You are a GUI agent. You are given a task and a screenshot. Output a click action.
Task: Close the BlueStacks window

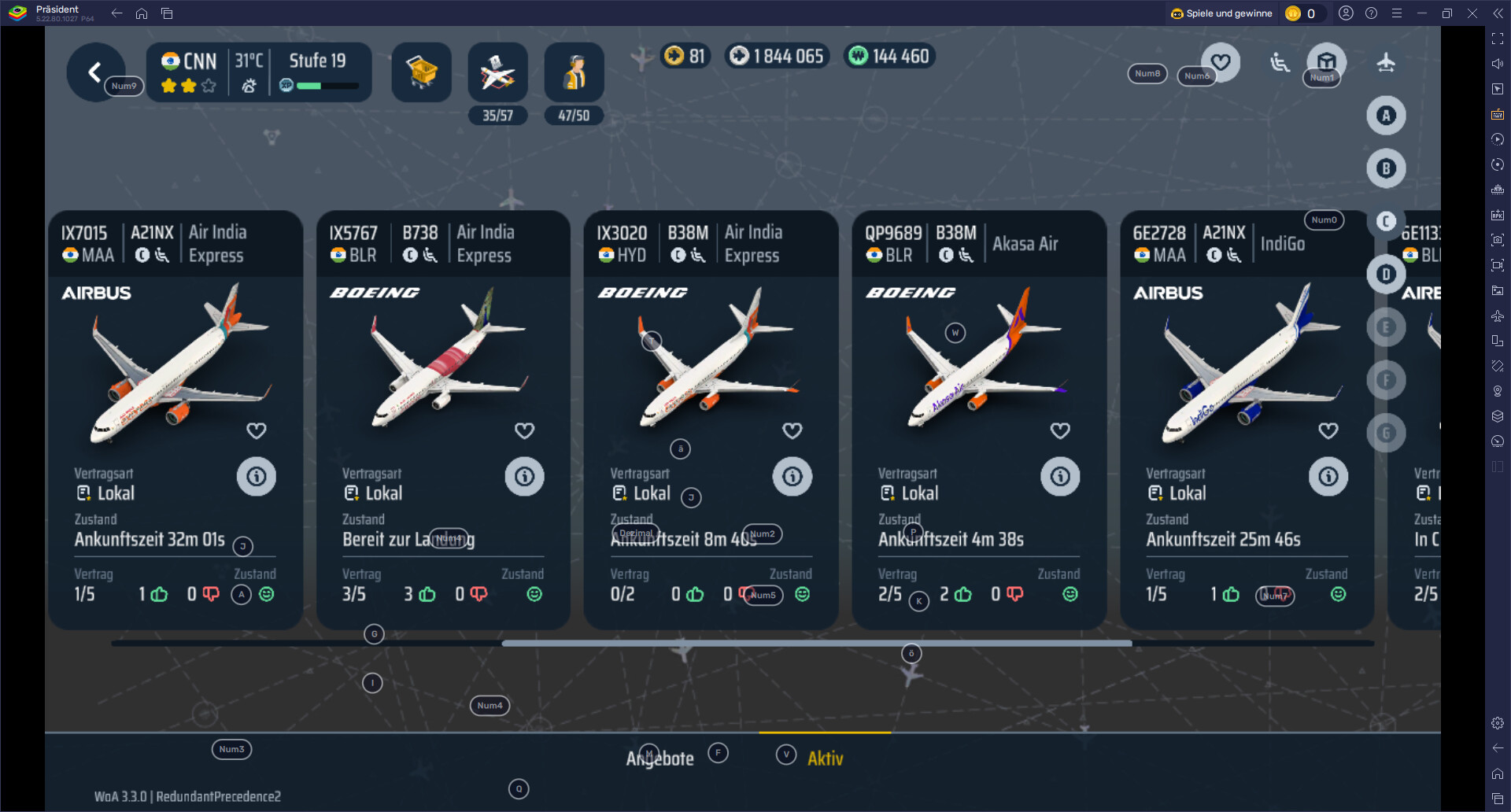(x=1472, y=13)
